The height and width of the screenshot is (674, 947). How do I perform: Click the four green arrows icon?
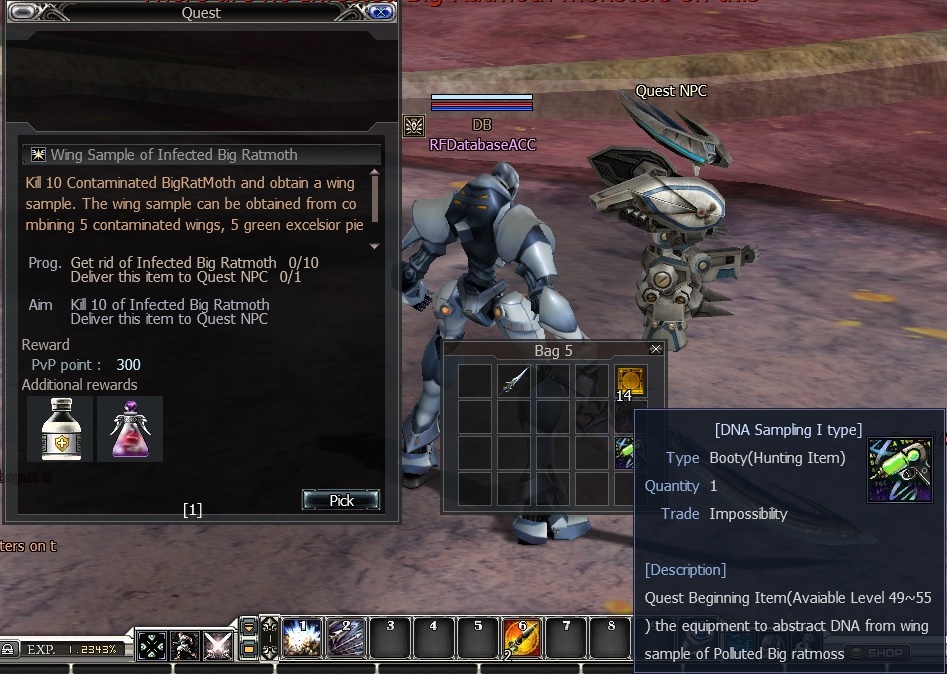point(152,646)
